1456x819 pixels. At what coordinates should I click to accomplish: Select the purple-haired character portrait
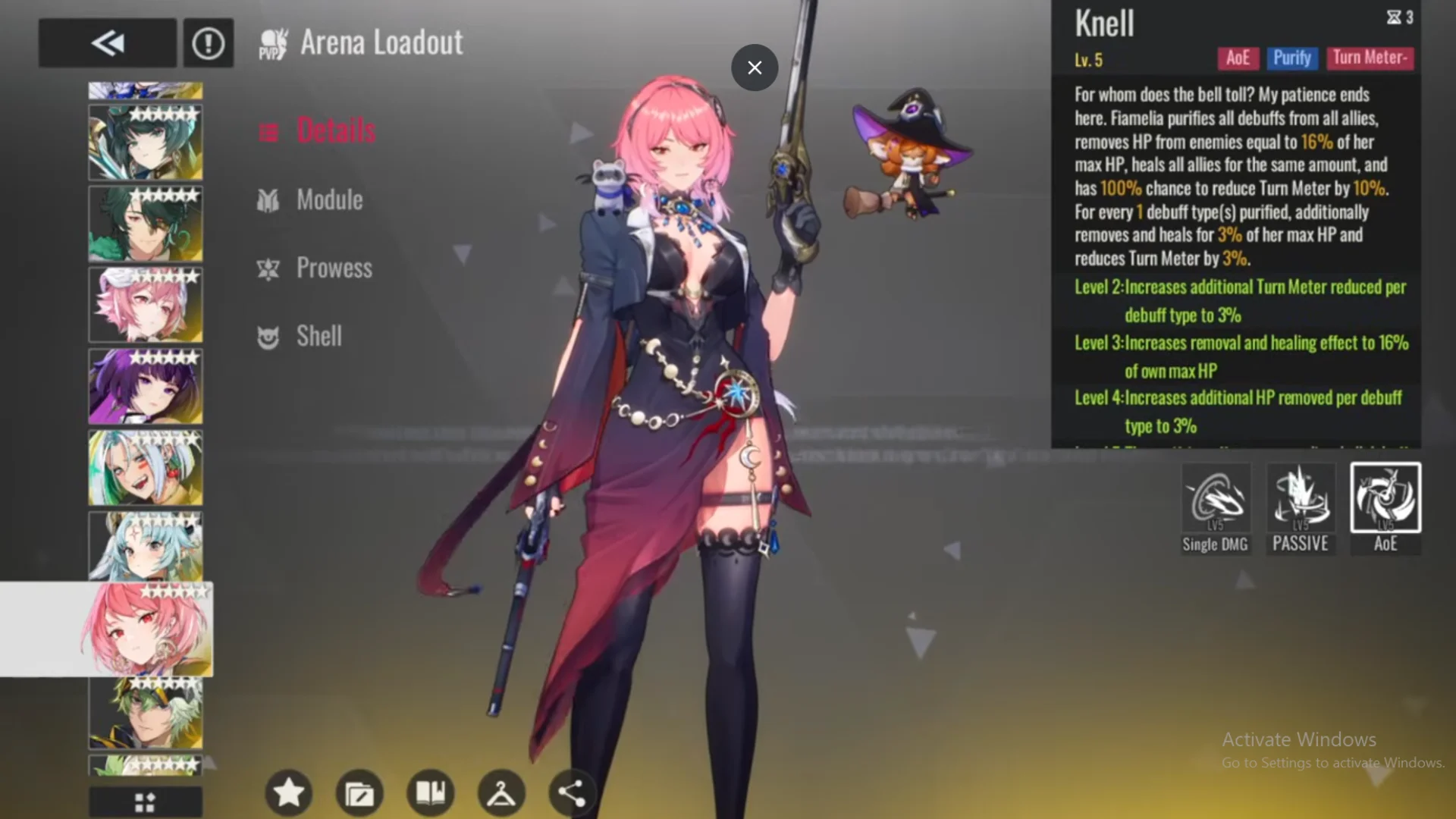tap(145, 386)
